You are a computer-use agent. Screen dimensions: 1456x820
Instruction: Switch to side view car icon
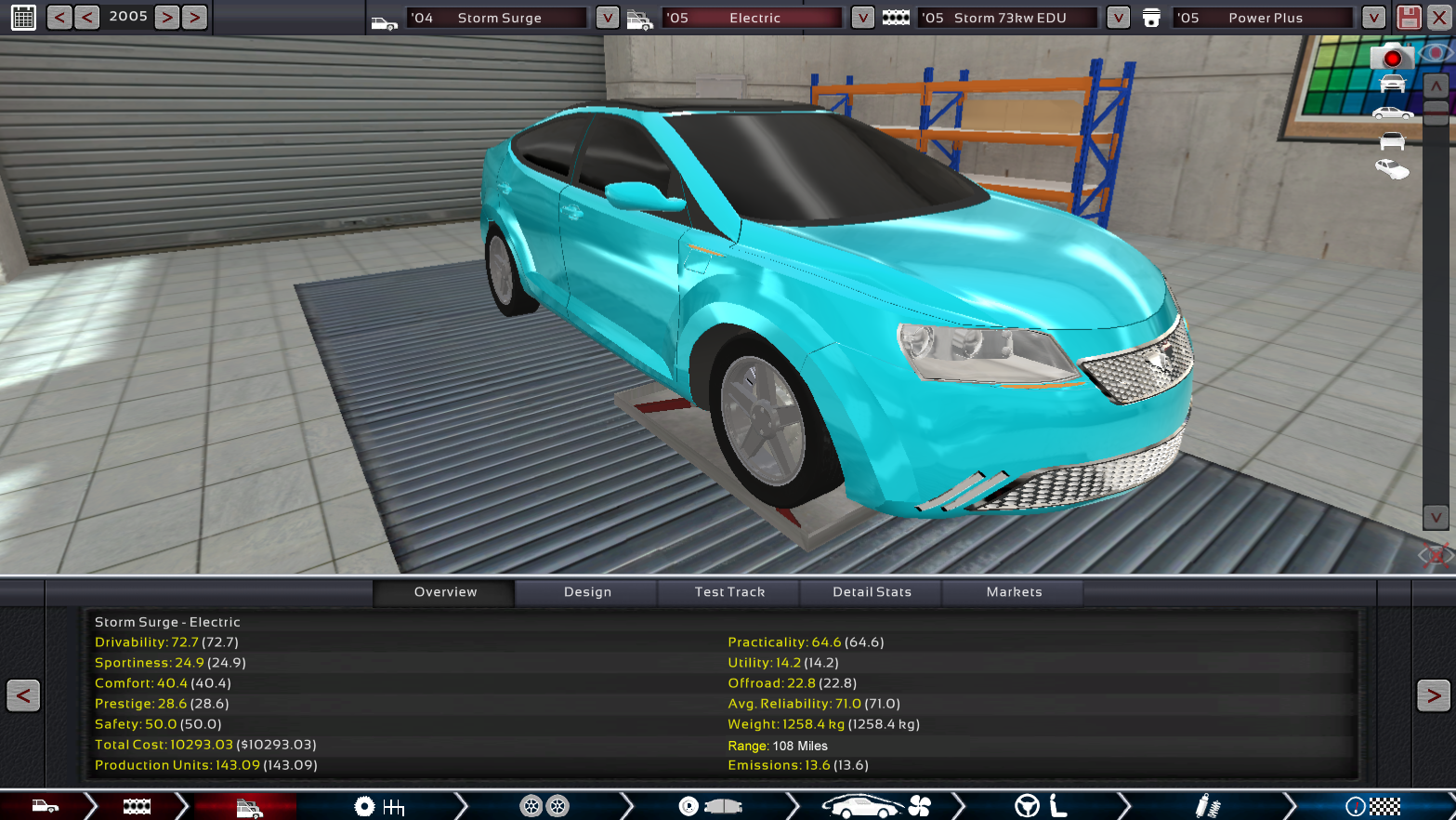tap(1392, 113)
